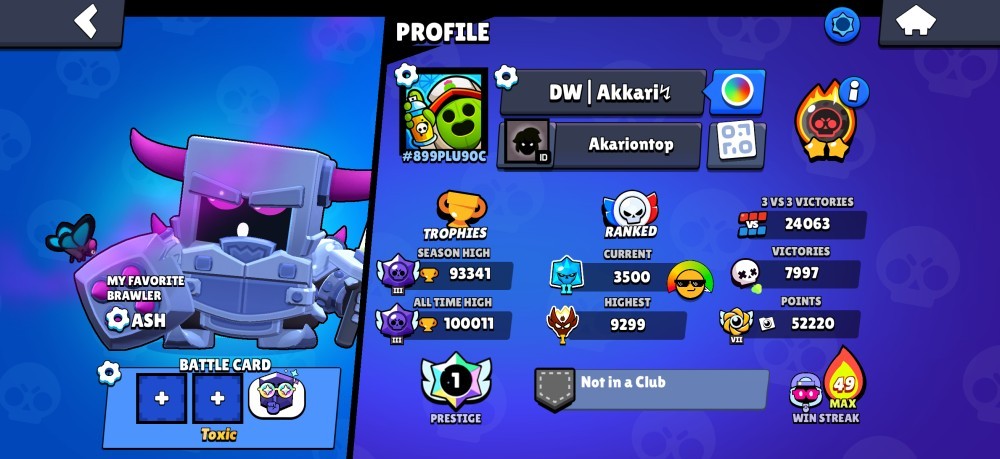Edit the player profile icon
This screenshot has width=1000, height=459.
[x=443, y=109]
